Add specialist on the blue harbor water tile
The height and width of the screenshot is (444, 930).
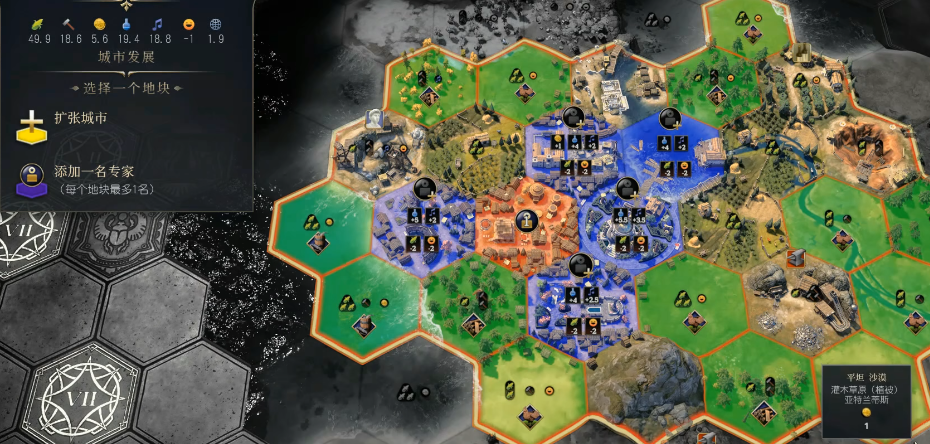[668, 118]
